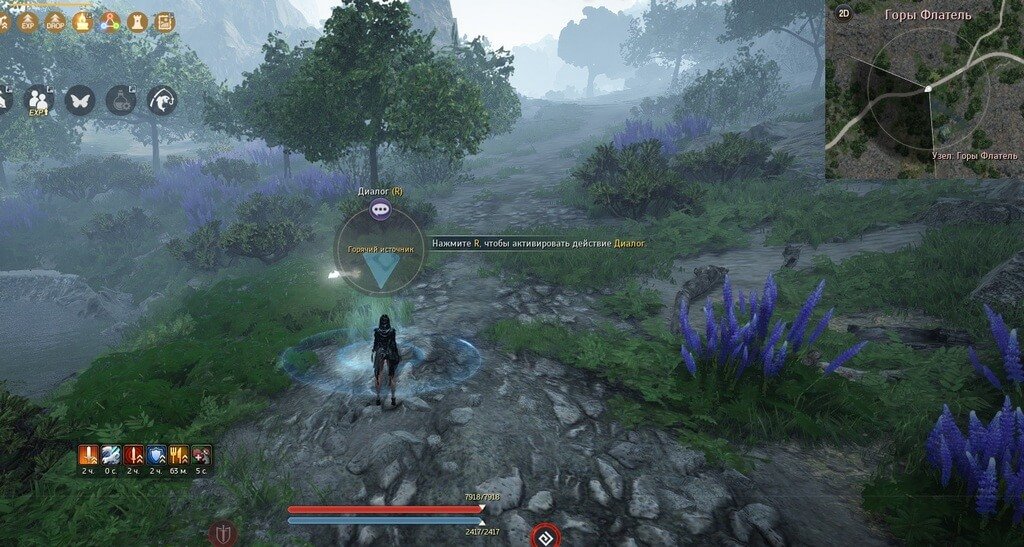Open the picture frame icon

[x=165, y=22]
